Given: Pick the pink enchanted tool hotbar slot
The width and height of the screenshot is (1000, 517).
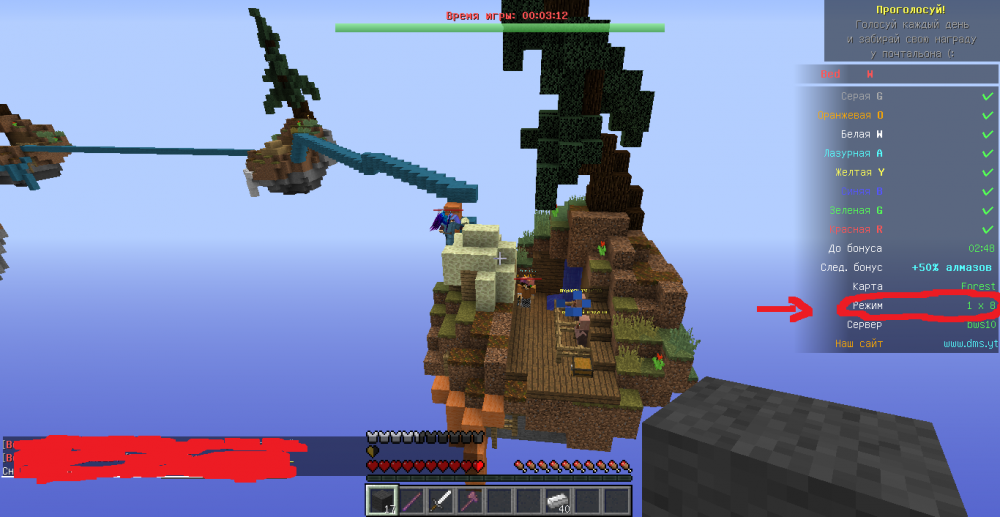Looking at the screenshot, I should pyautogui.click(x=470, y=500).
